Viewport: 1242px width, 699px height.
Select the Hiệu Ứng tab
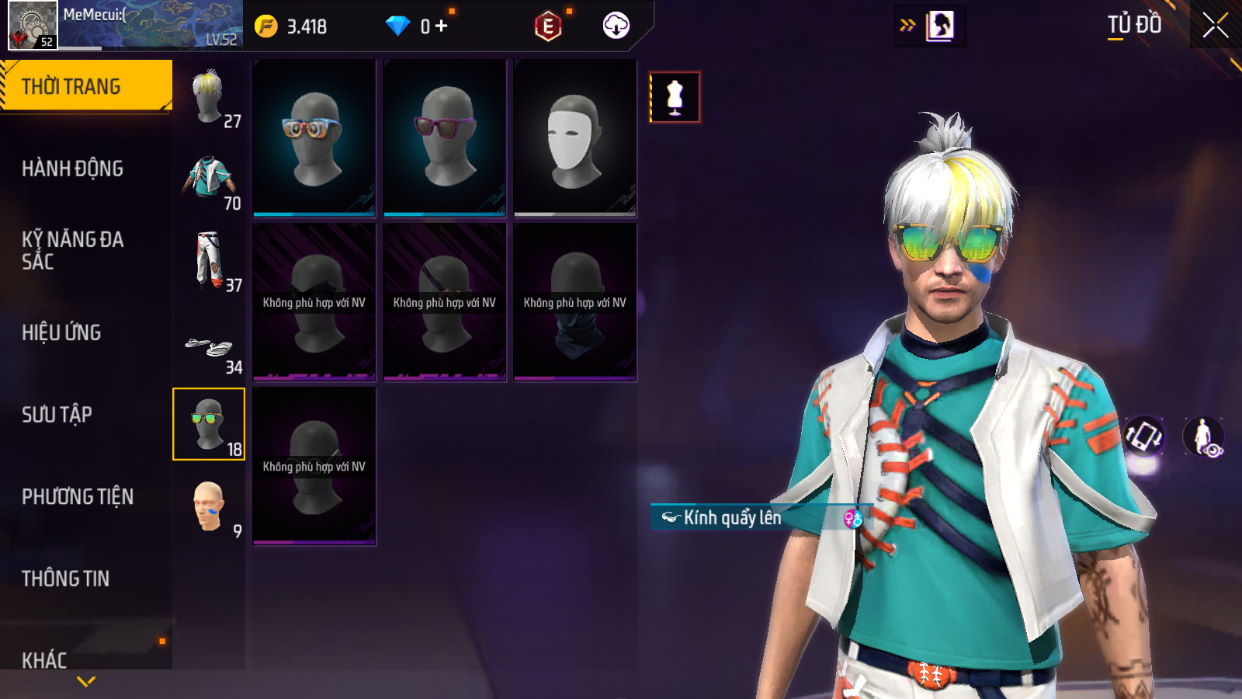coord(62,333)
